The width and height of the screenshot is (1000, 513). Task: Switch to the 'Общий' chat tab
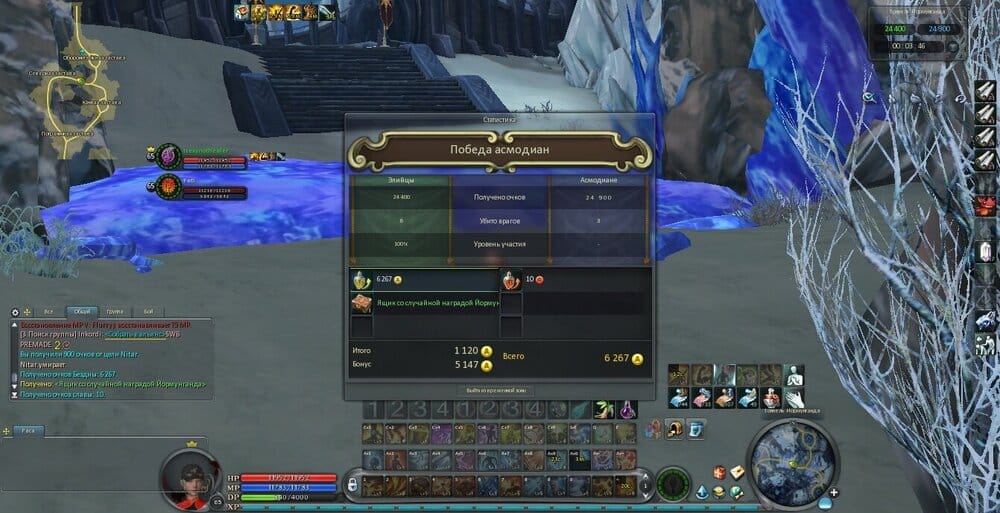click(x=83, y=312)
